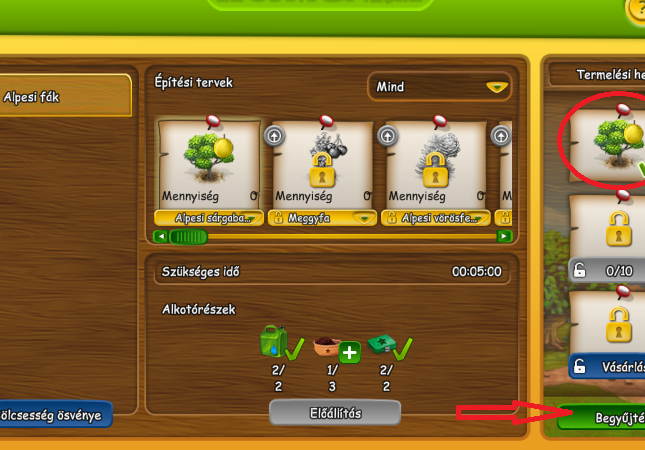Screen dimensions: 645x450
Task: Open the yellow help question mark
Action: (637, 10)
